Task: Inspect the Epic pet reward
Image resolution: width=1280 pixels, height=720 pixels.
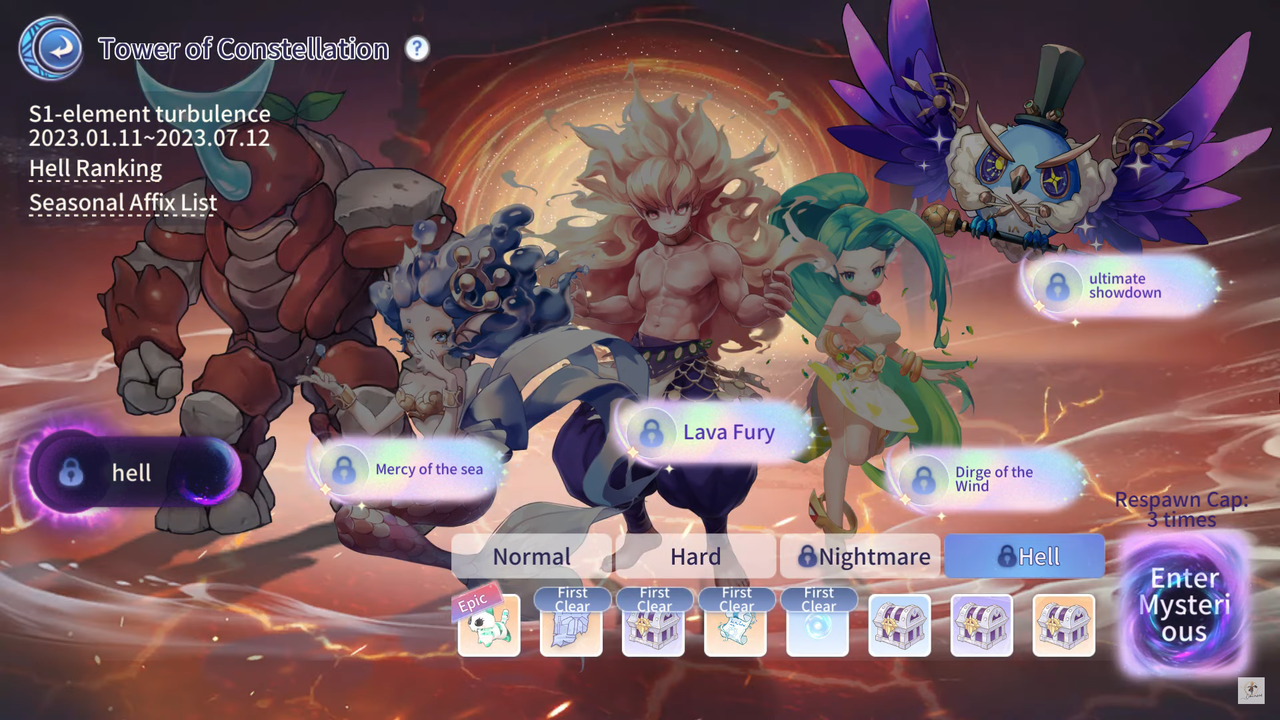Action: pyautogui.click(x=489, y=626)
